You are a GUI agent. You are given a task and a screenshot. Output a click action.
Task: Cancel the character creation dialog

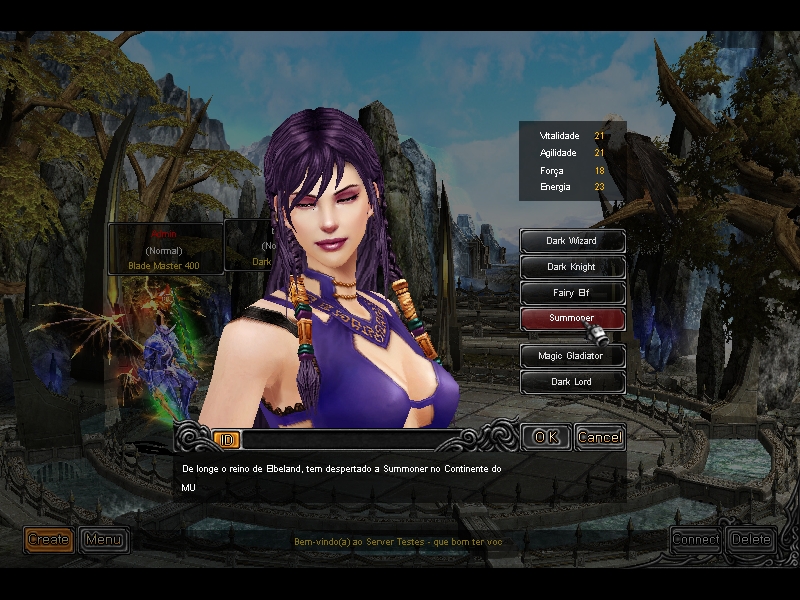[x=600, y=437]
